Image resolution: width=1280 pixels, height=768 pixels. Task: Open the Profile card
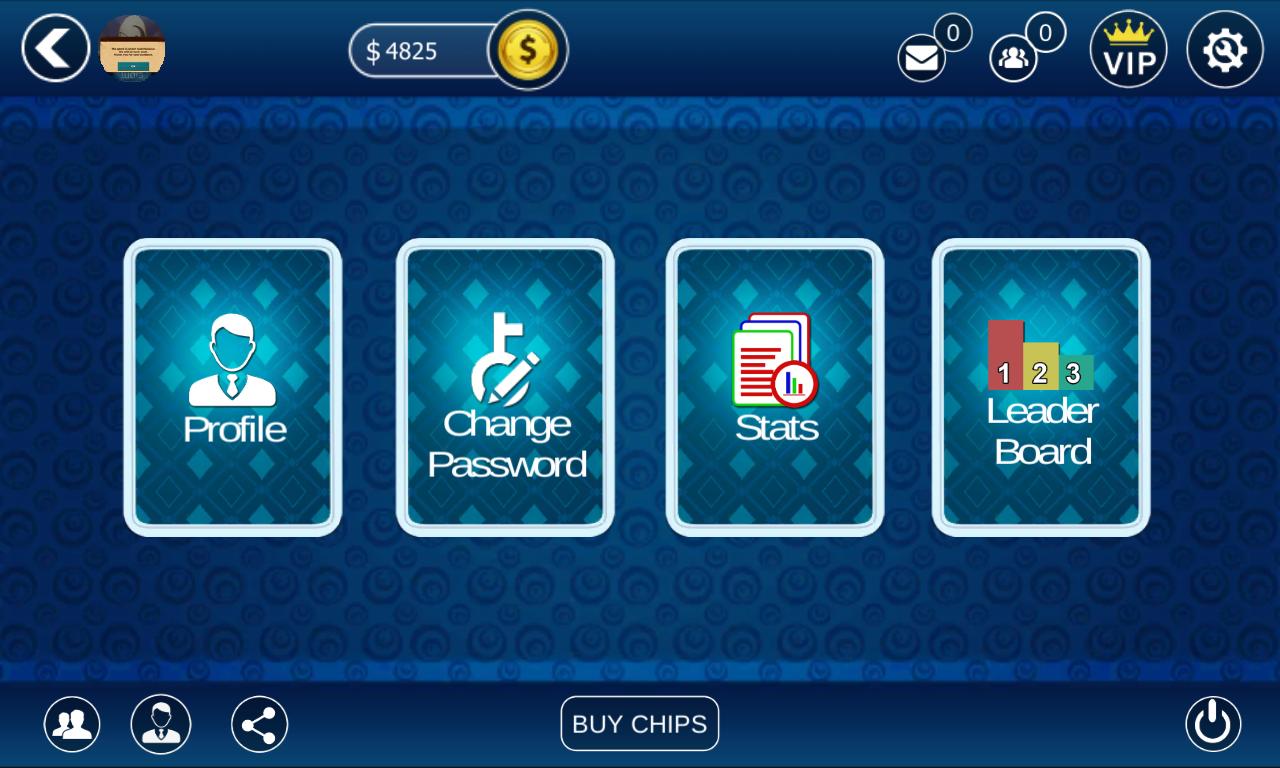click(232, 388)
